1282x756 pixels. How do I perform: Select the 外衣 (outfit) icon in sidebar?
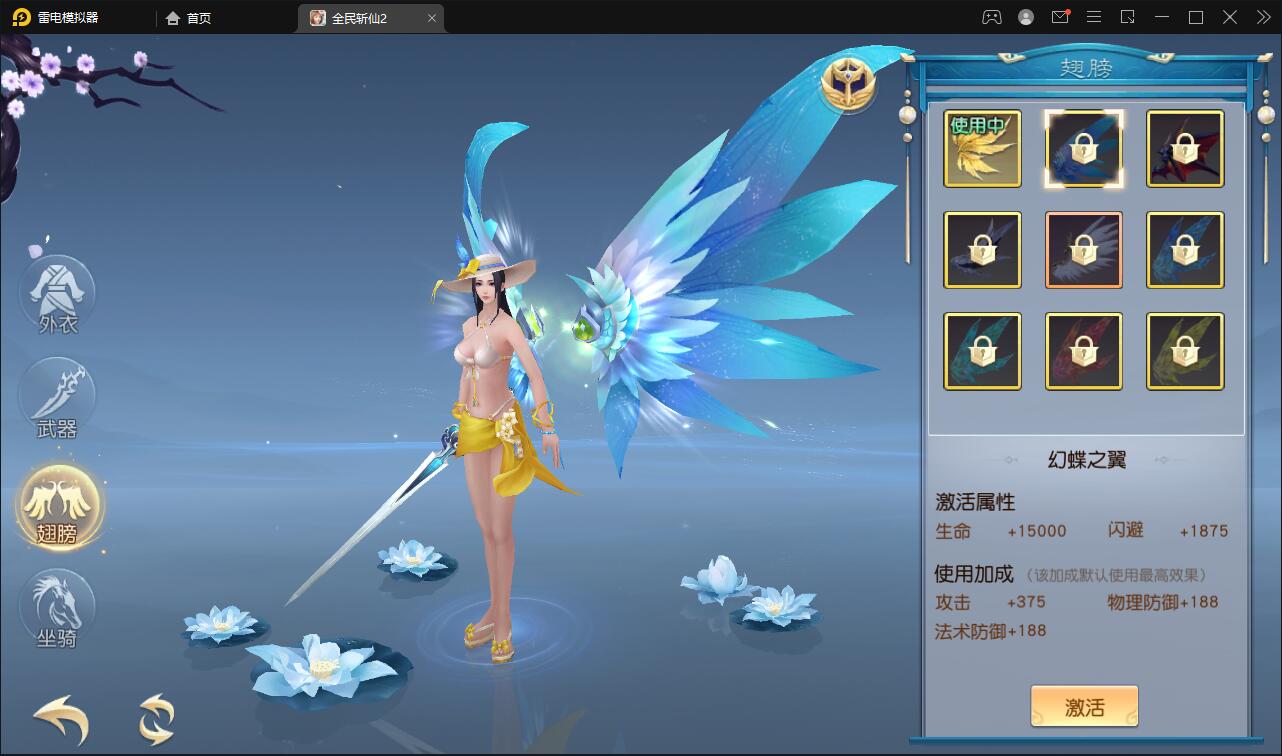click(x=57, y=295)
